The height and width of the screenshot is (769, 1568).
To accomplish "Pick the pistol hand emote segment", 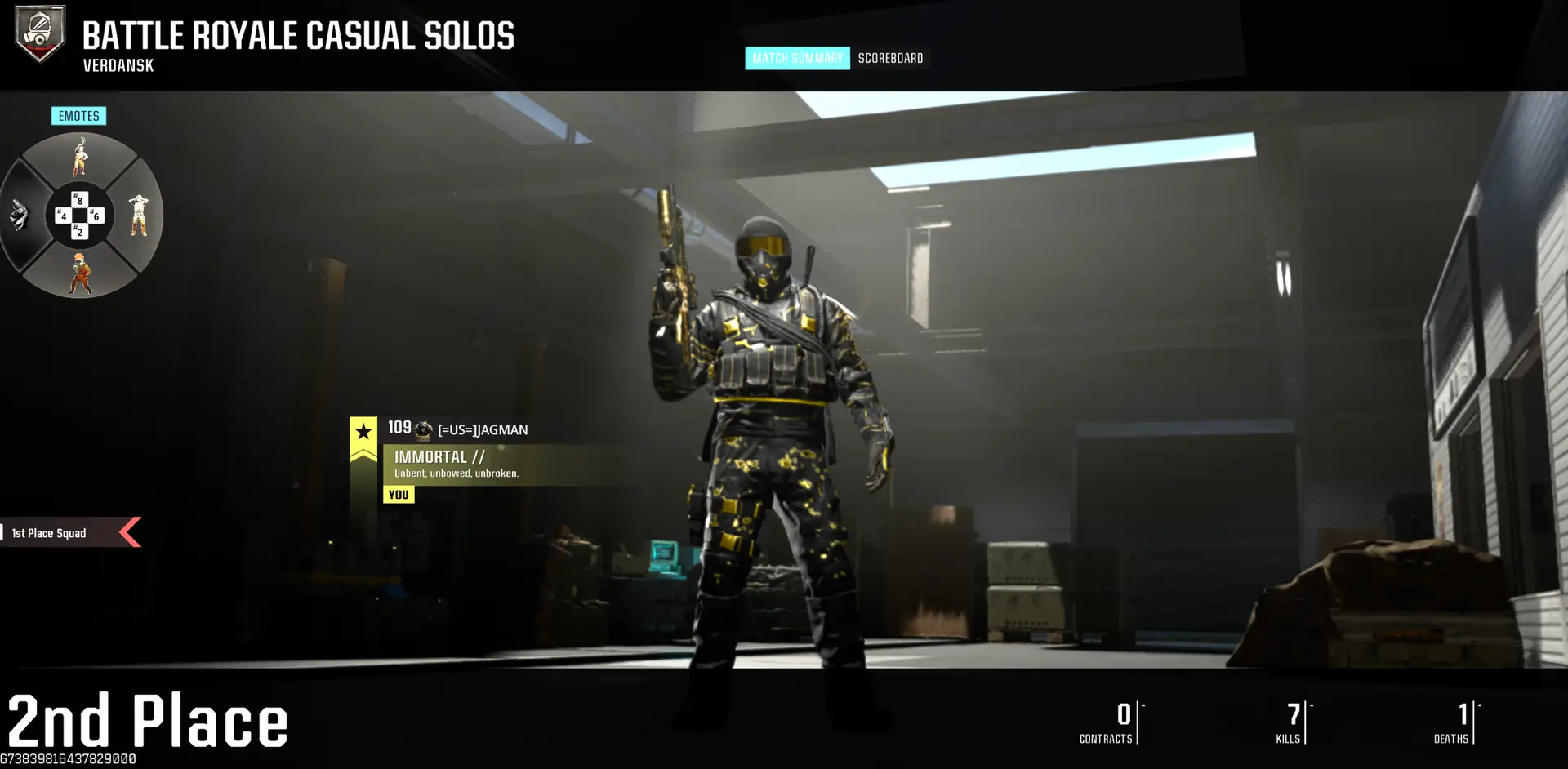I will click(x=20, y=216).
